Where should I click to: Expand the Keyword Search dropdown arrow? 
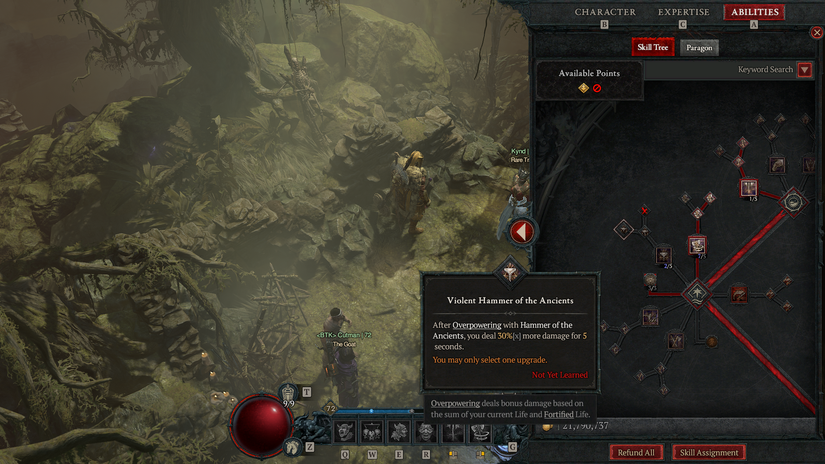804,70
